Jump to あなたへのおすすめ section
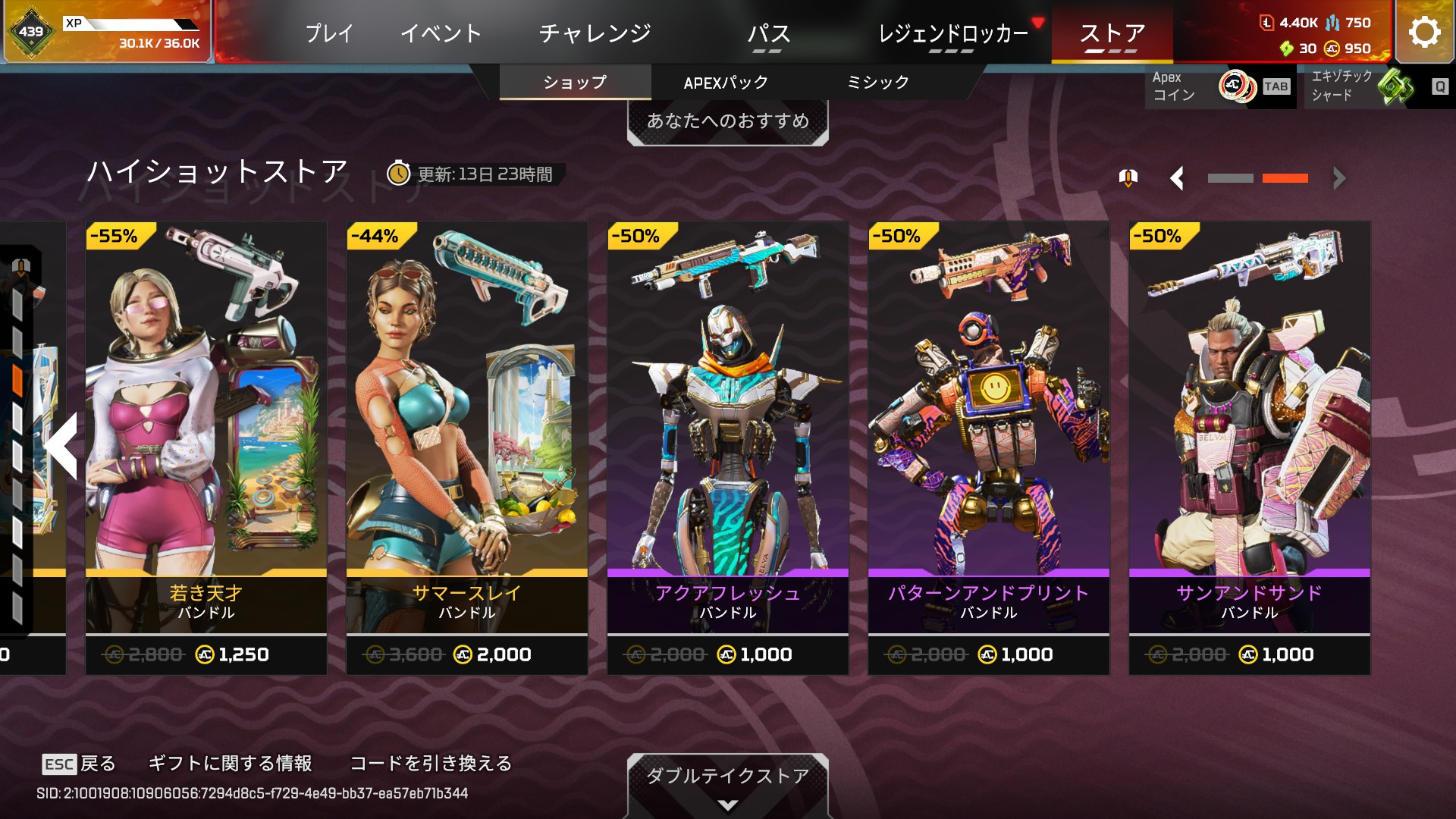Screen dimensions: 1456x819 [727, 121]
